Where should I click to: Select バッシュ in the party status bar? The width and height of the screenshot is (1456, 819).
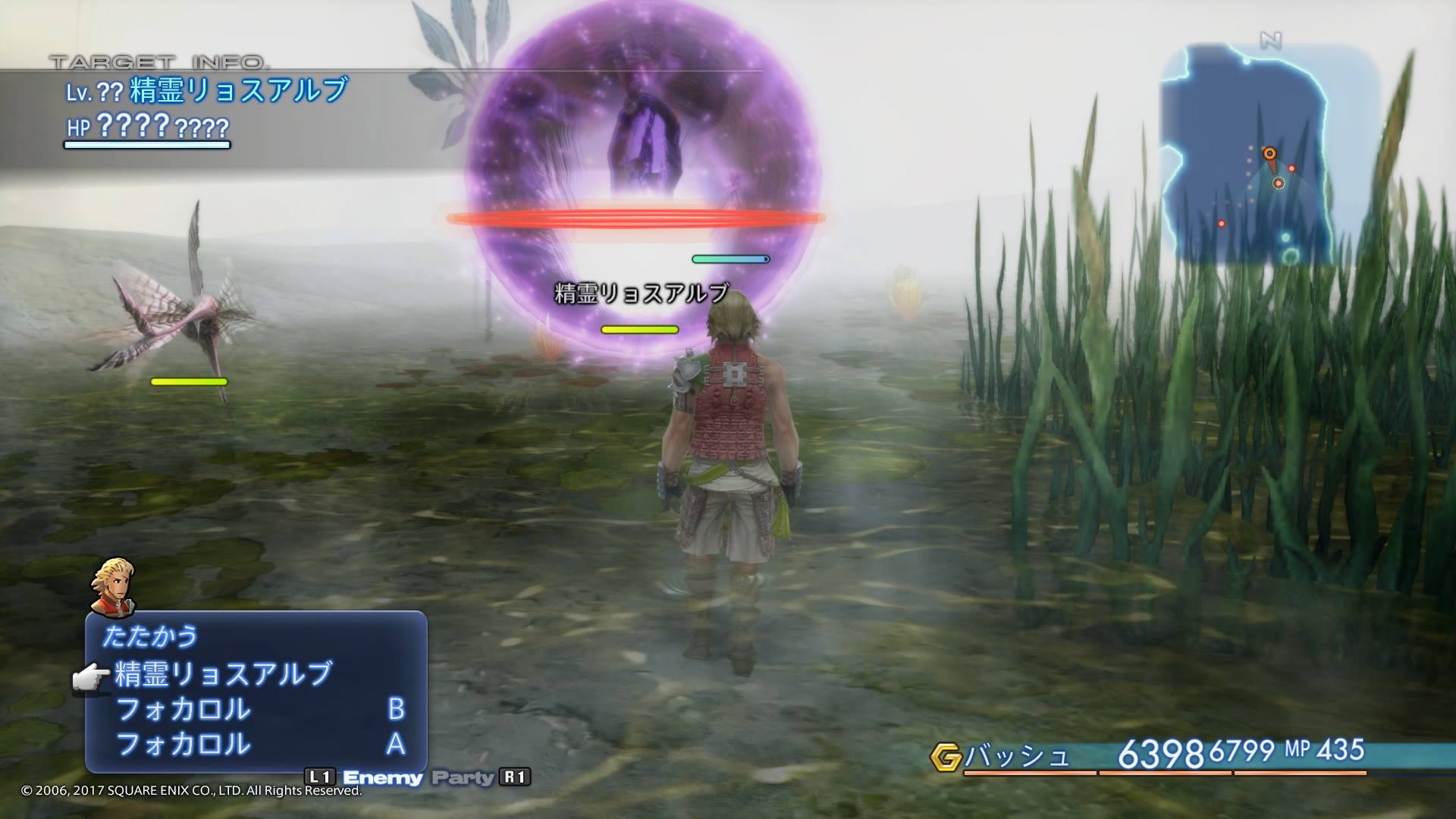[1017, 755]
